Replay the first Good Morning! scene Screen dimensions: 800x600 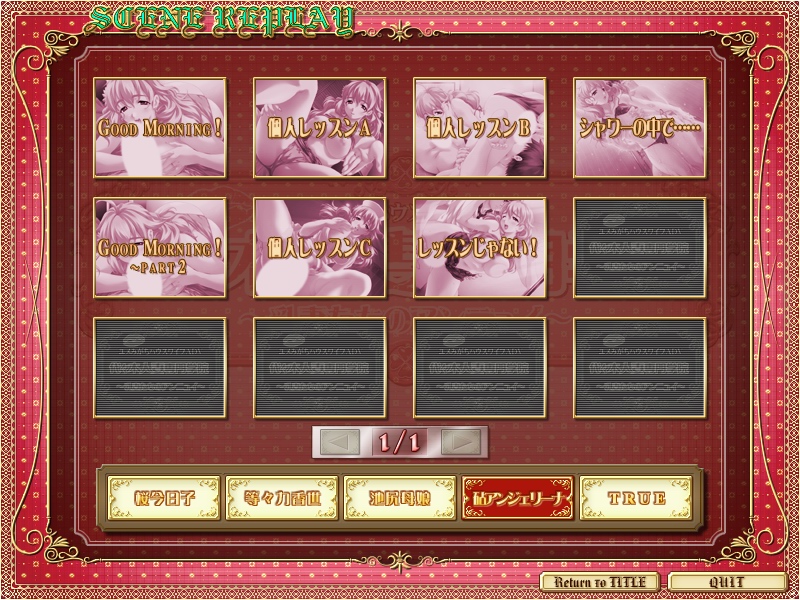click(x=160, y=127)
